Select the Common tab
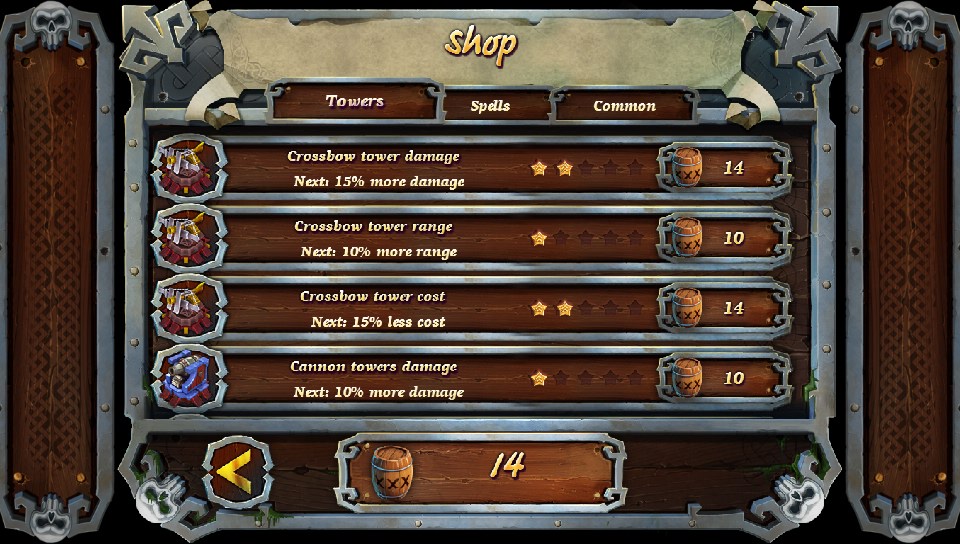960x544 pixels. 624,106
